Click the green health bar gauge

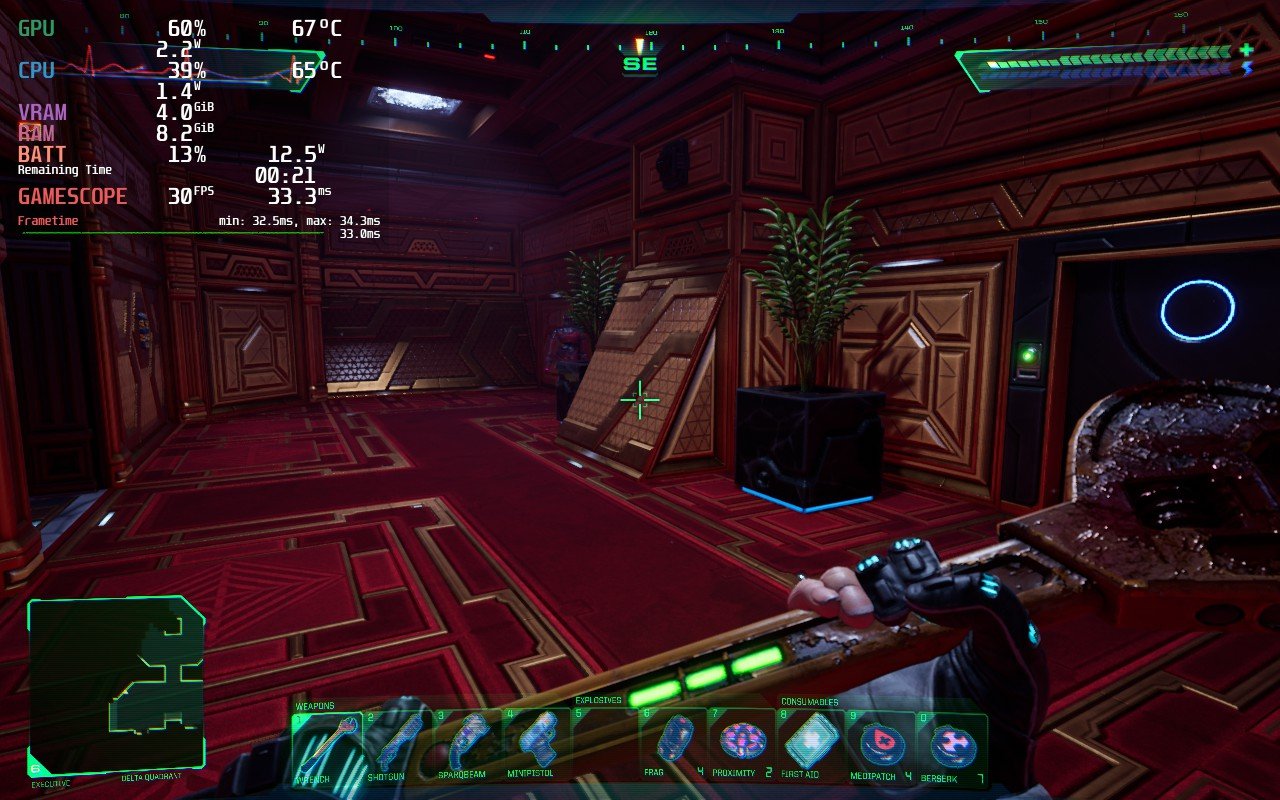1100,57
